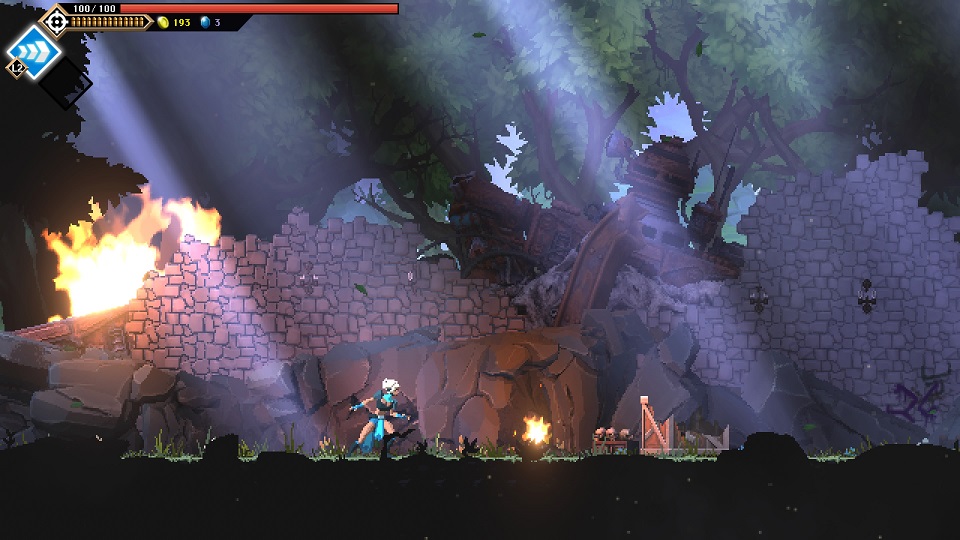The width and height of the screenshot is (960, 540).
Task: Click the blue gem currency icon
Action: (205, 22)
